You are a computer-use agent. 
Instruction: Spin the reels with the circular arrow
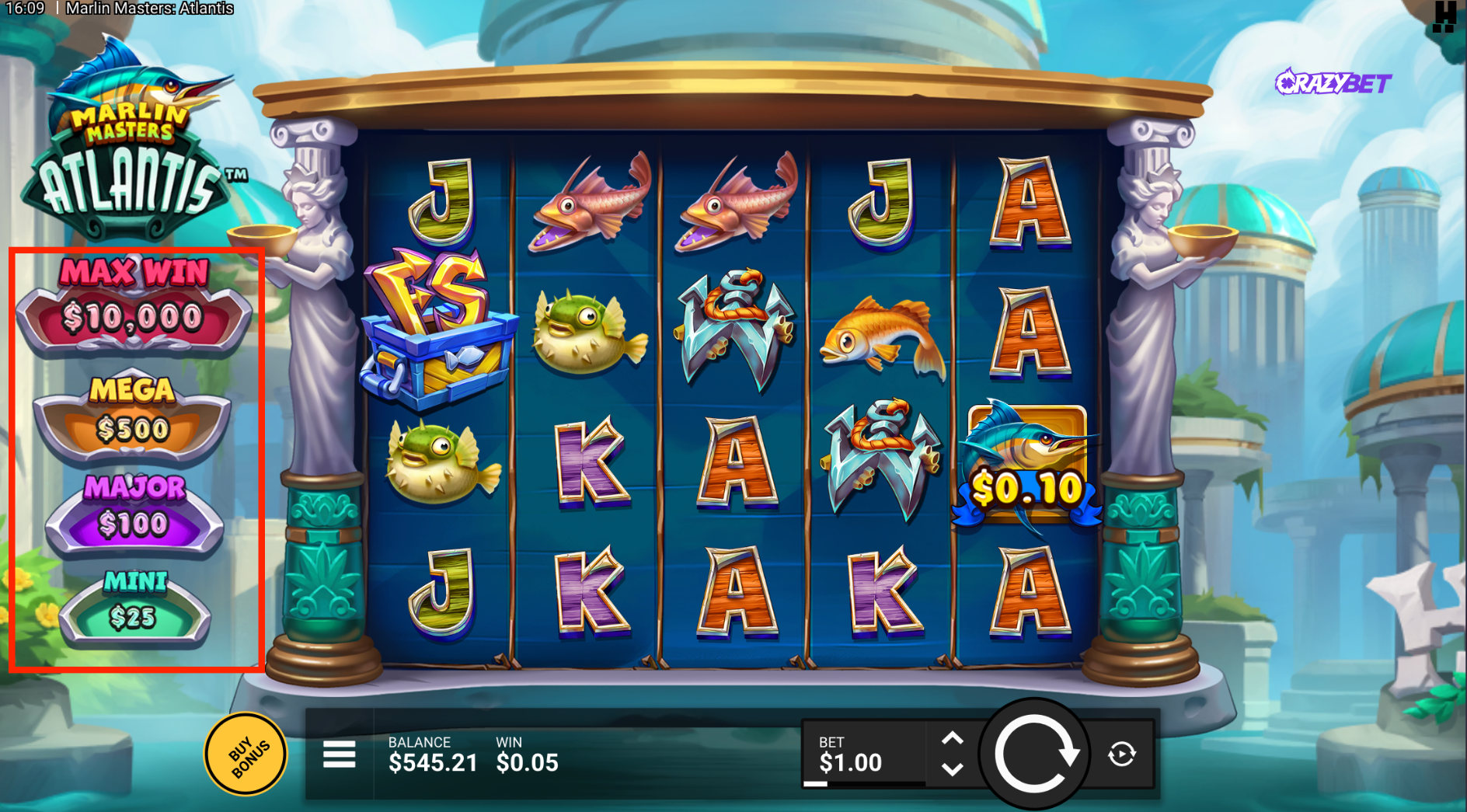tap(1035, 754)
